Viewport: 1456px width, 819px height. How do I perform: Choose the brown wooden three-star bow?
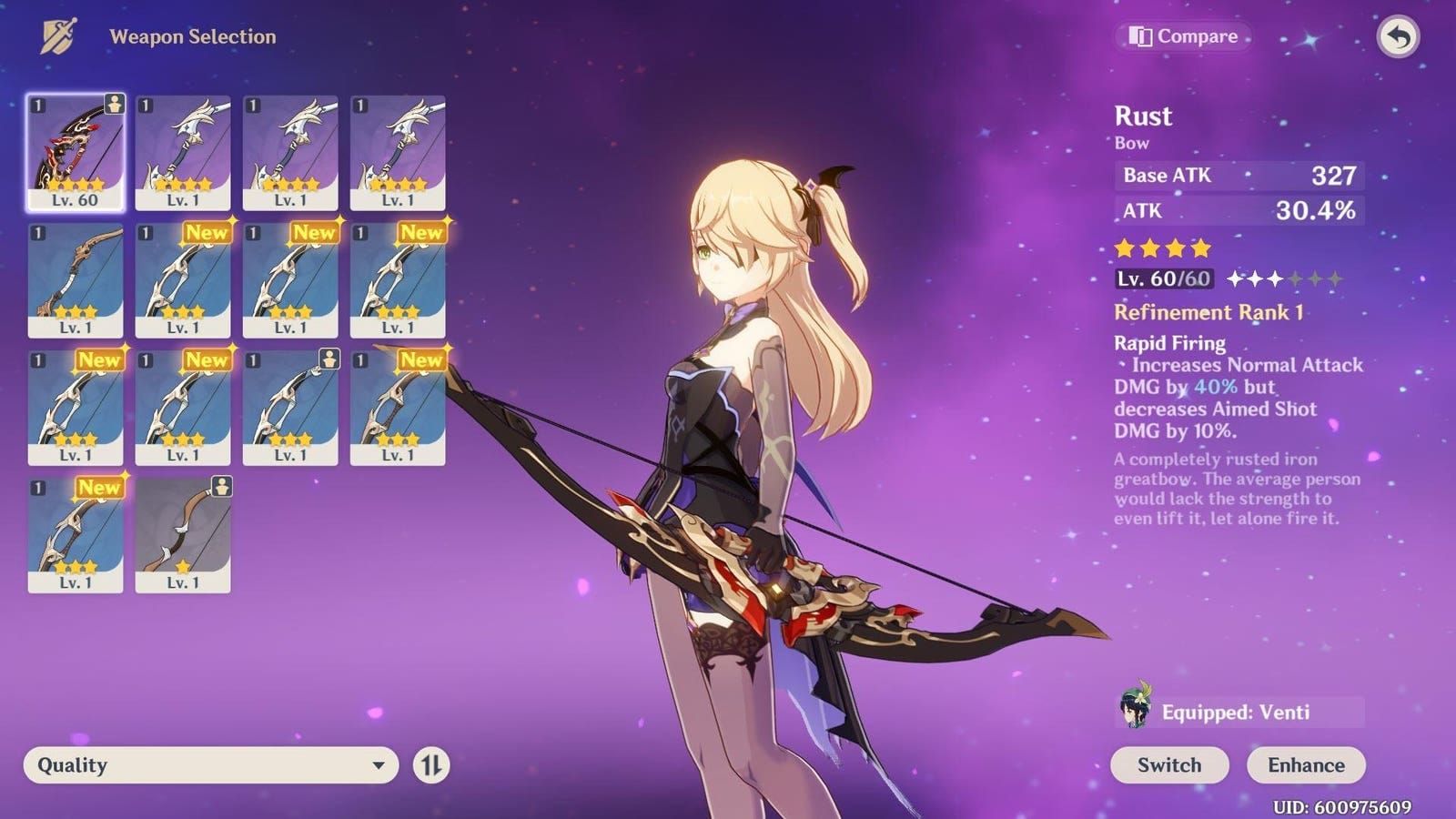click(76, 281)
